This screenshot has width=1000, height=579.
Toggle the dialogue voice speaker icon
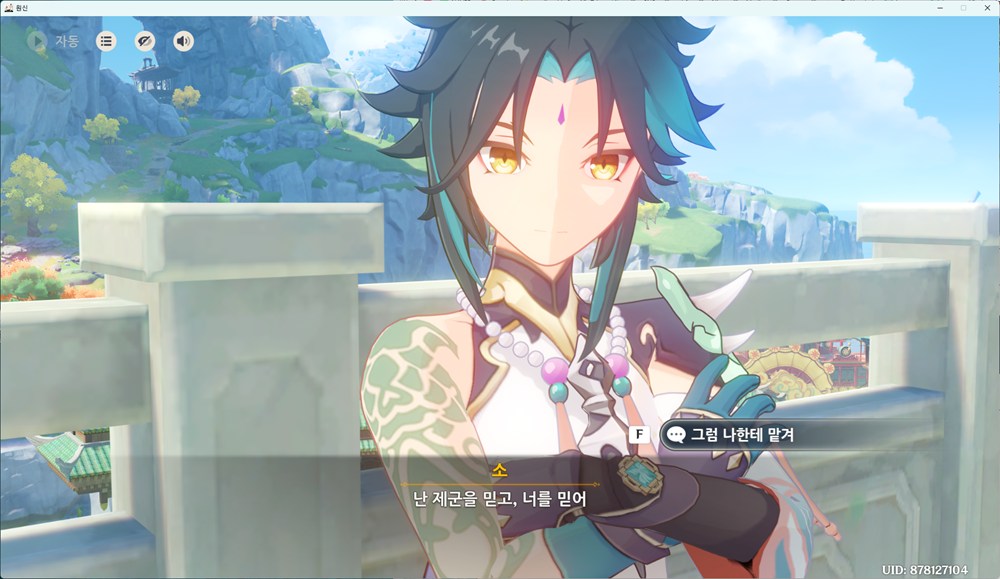(x=183, y=41)
